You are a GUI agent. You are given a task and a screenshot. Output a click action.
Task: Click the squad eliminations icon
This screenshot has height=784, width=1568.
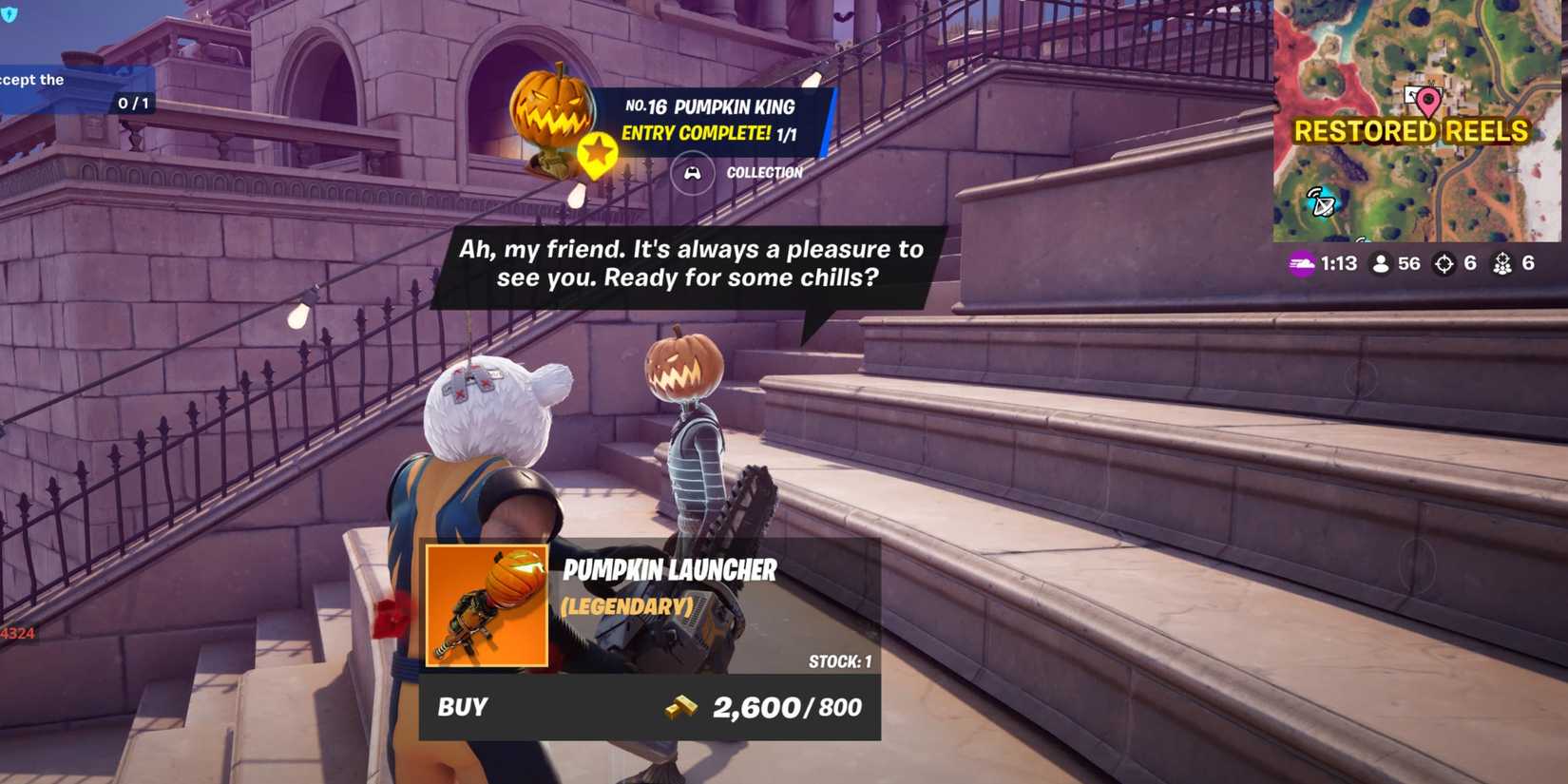(1503, 263)
